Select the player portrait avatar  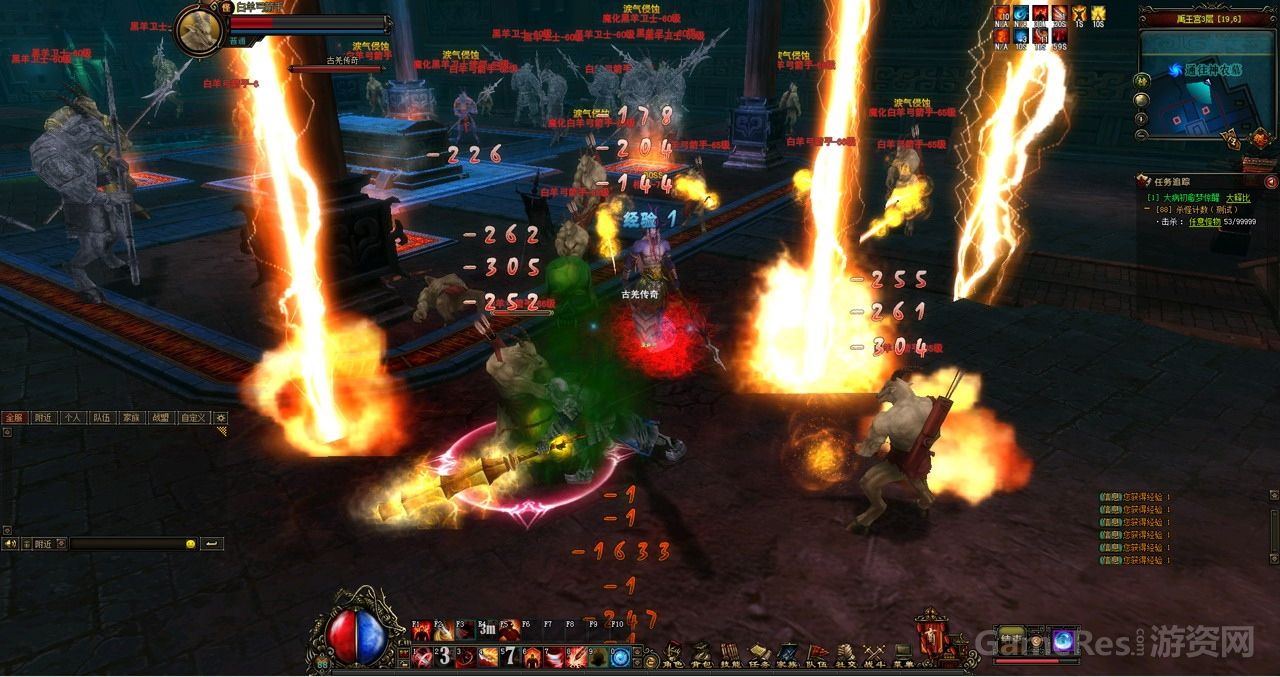coord(199,31)
